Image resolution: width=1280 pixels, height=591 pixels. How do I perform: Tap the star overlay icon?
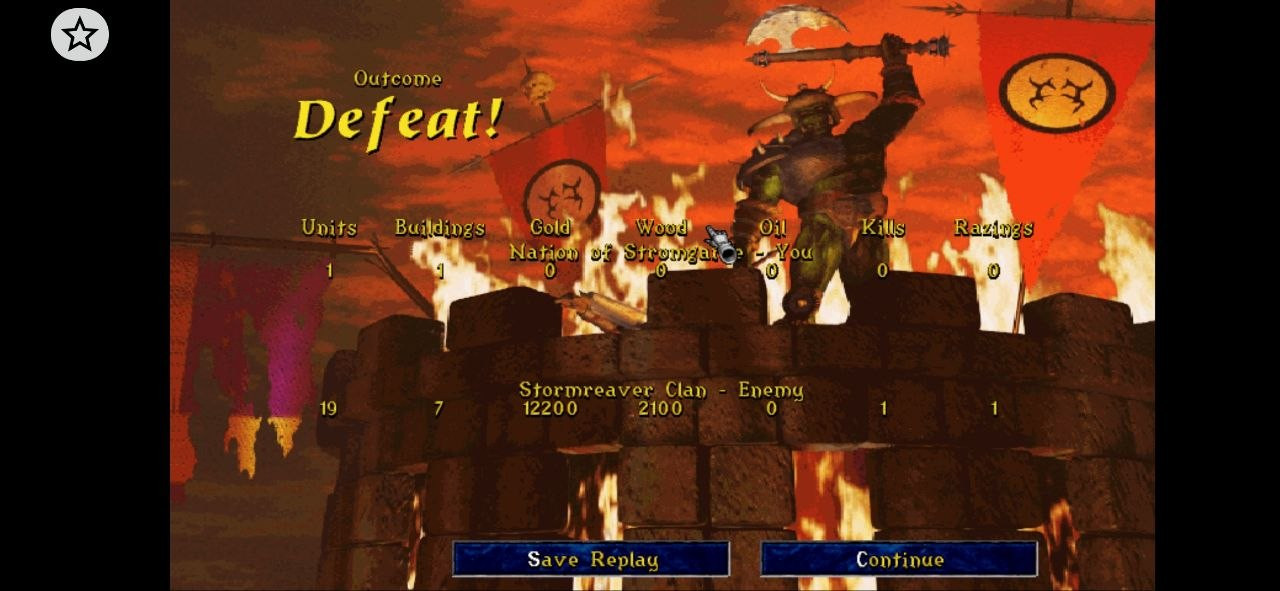(x=80, y=35)
